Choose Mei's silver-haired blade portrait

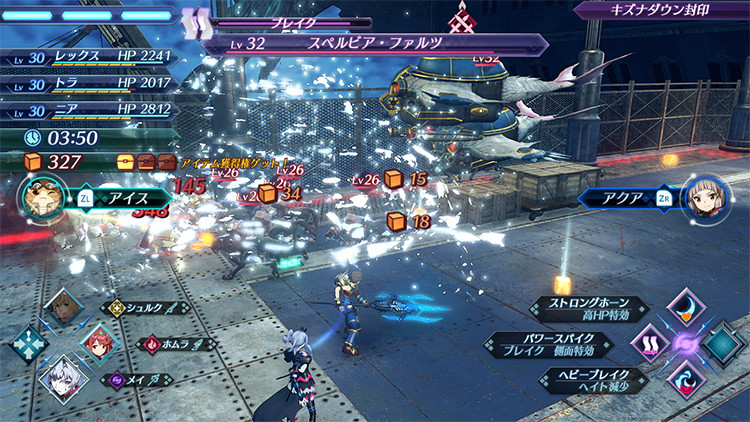[62, 378]
